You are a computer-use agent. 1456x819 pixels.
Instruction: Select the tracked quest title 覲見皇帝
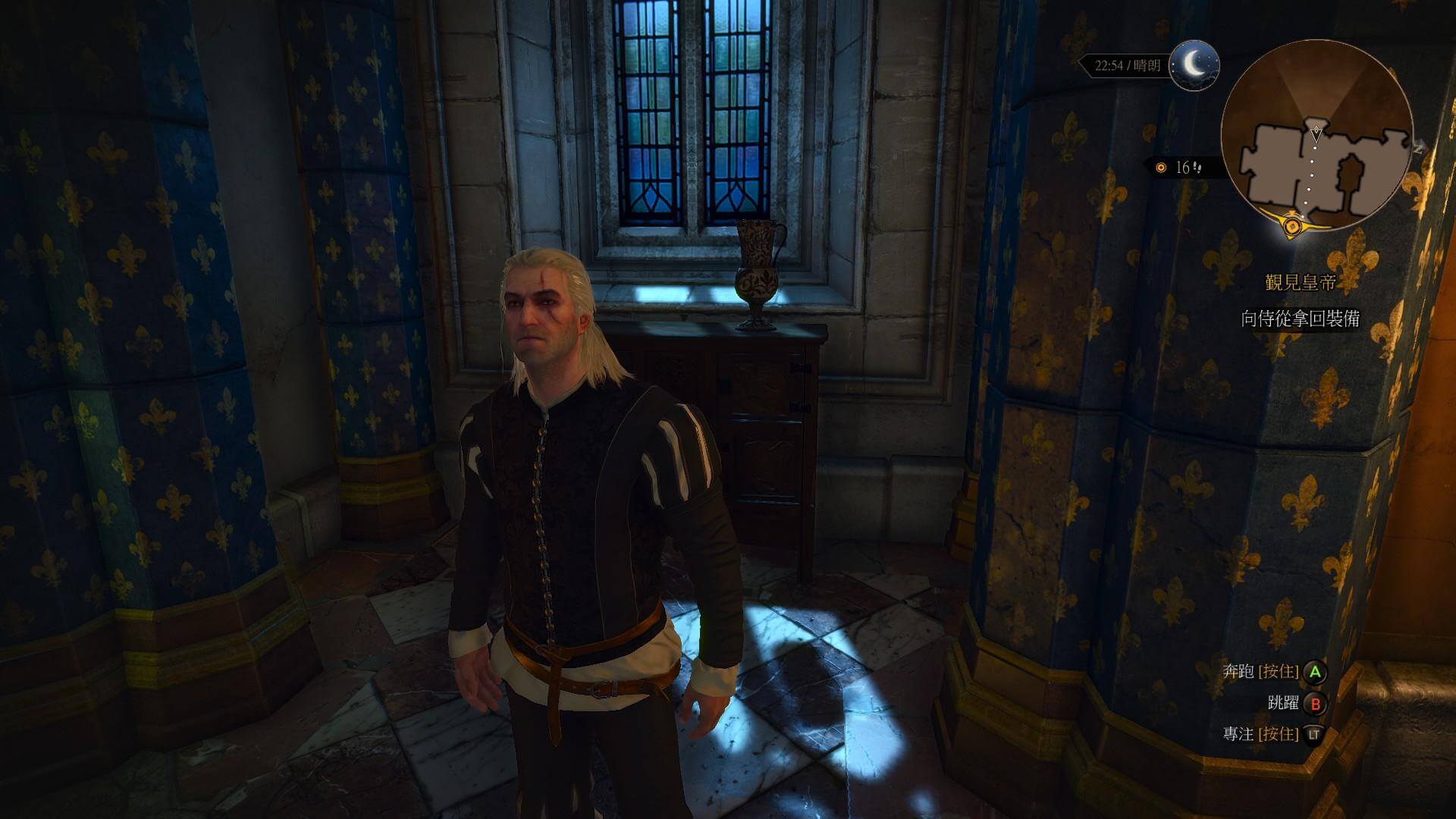tap(1301, 283)
